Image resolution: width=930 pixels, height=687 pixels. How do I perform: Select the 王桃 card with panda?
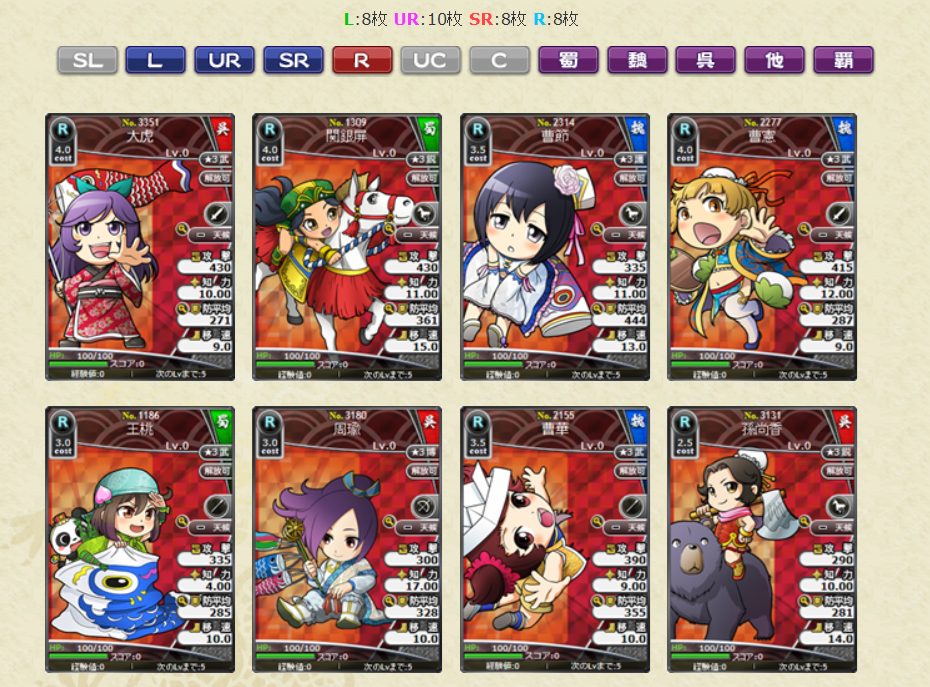(140, 539)
